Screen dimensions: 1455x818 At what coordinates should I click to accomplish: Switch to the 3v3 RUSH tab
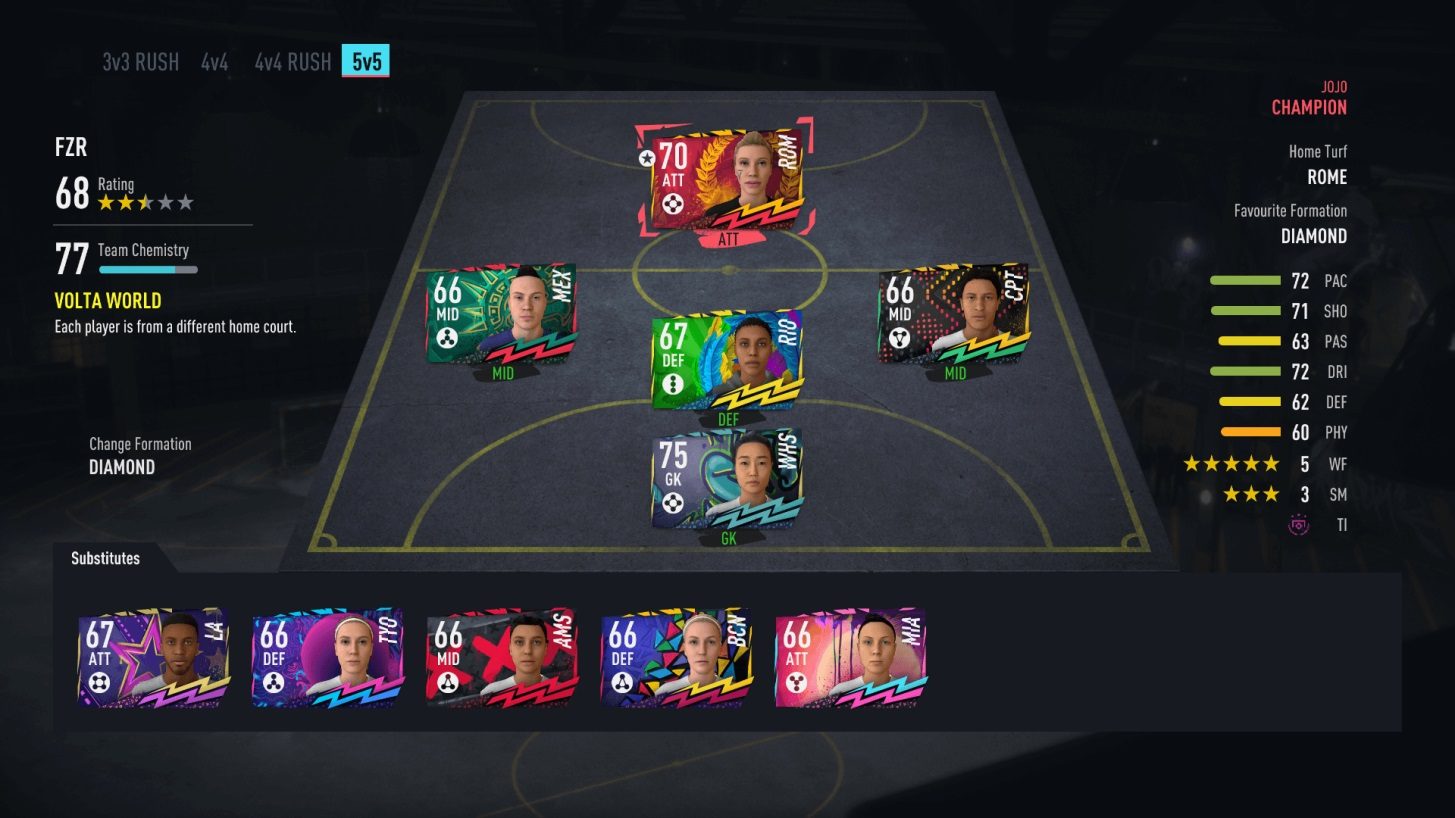point(138,61)
